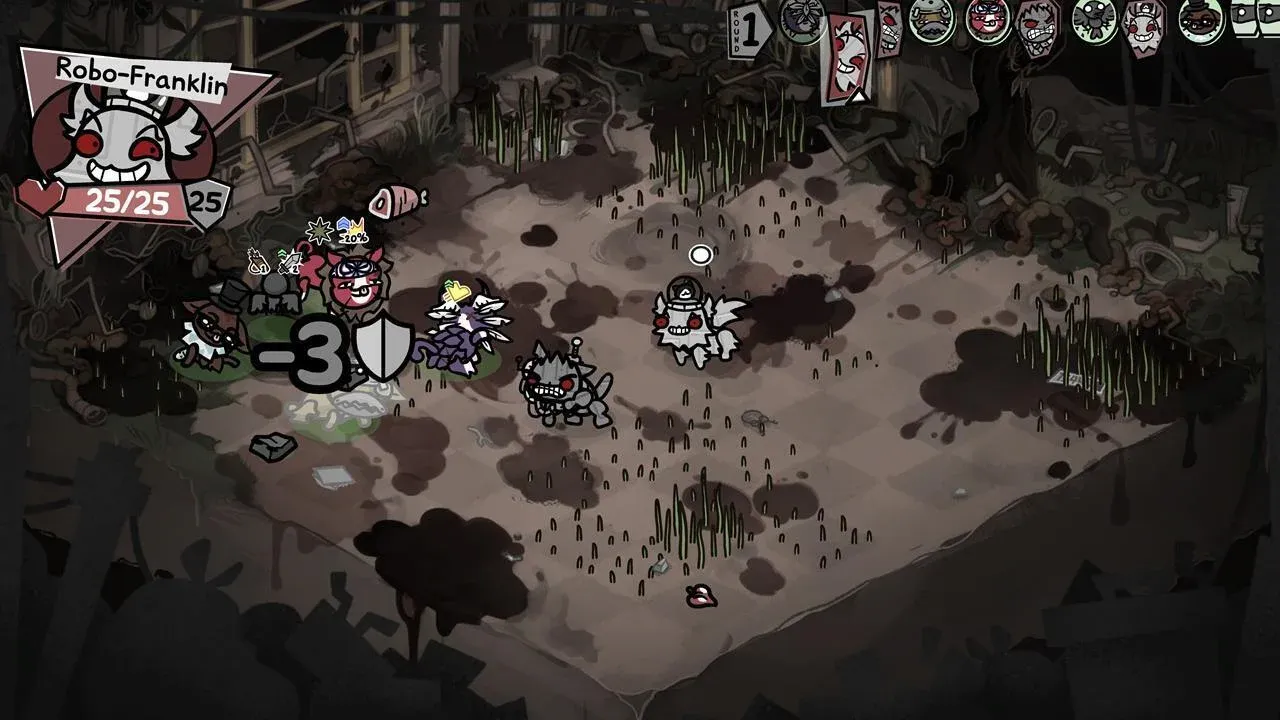Select the red masked cat turn portrait
1280x720 pixels.
(987, 20)
